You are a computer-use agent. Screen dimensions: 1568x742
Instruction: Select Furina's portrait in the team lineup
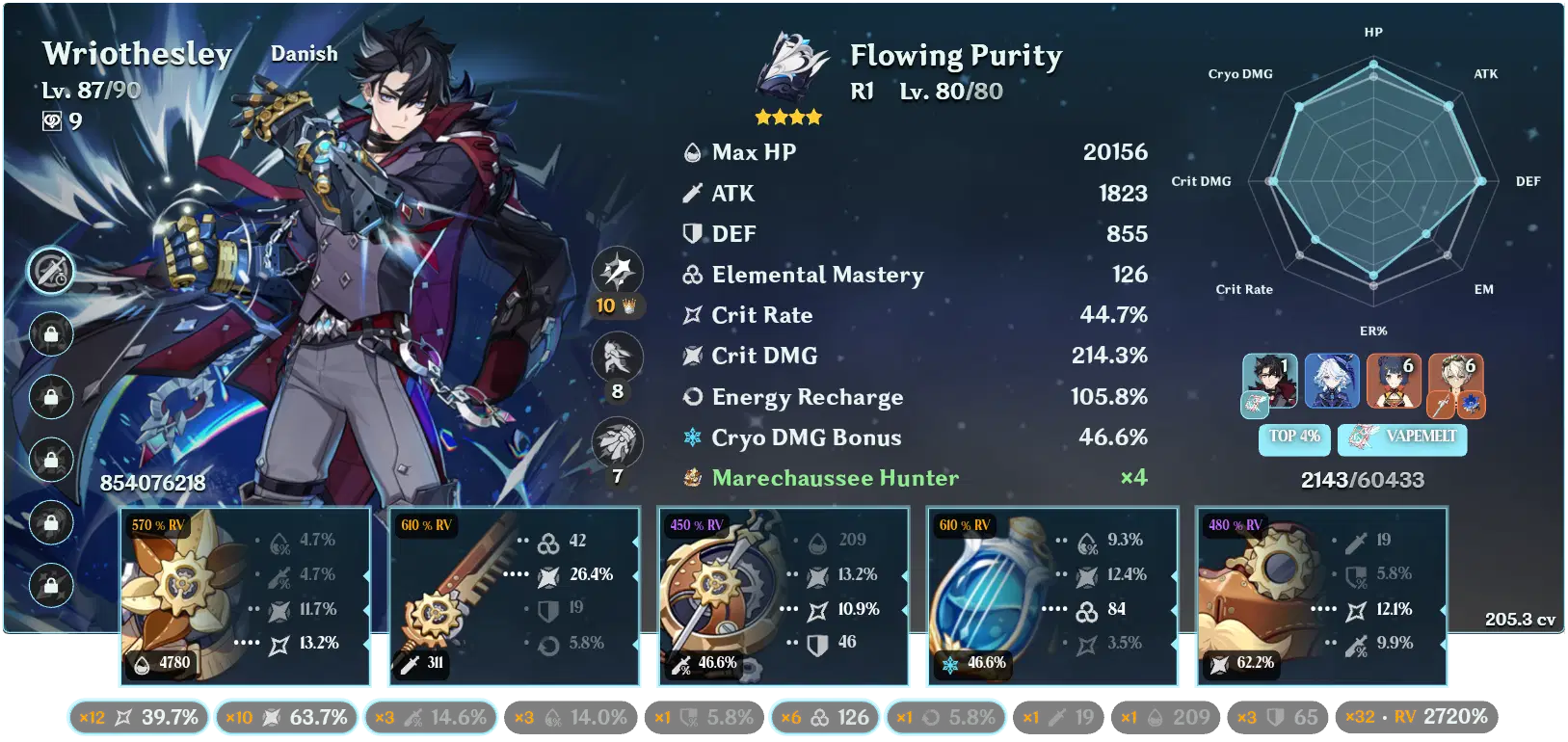coord(1332,382)
